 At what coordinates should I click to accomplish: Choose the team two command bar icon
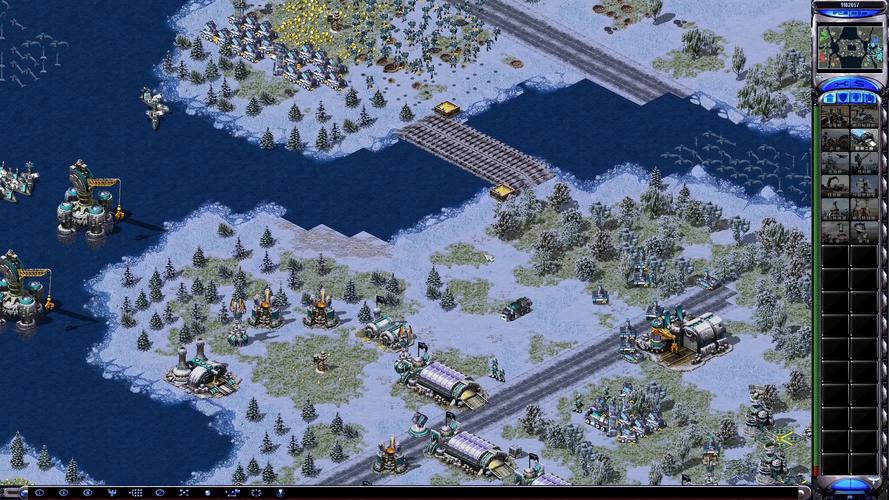pos(65,493)
